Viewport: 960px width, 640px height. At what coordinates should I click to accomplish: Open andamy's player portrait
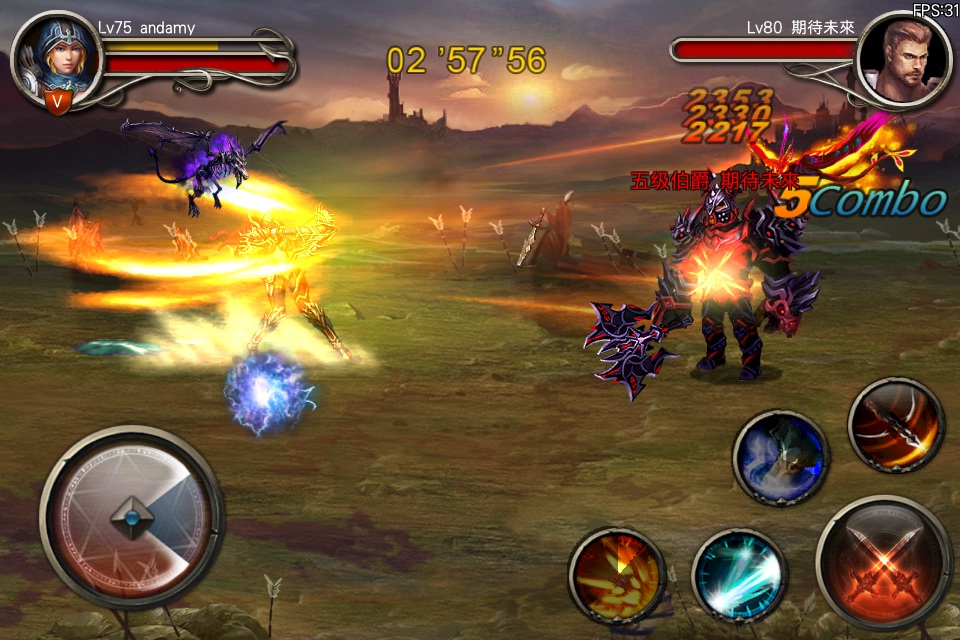point(58,54)
